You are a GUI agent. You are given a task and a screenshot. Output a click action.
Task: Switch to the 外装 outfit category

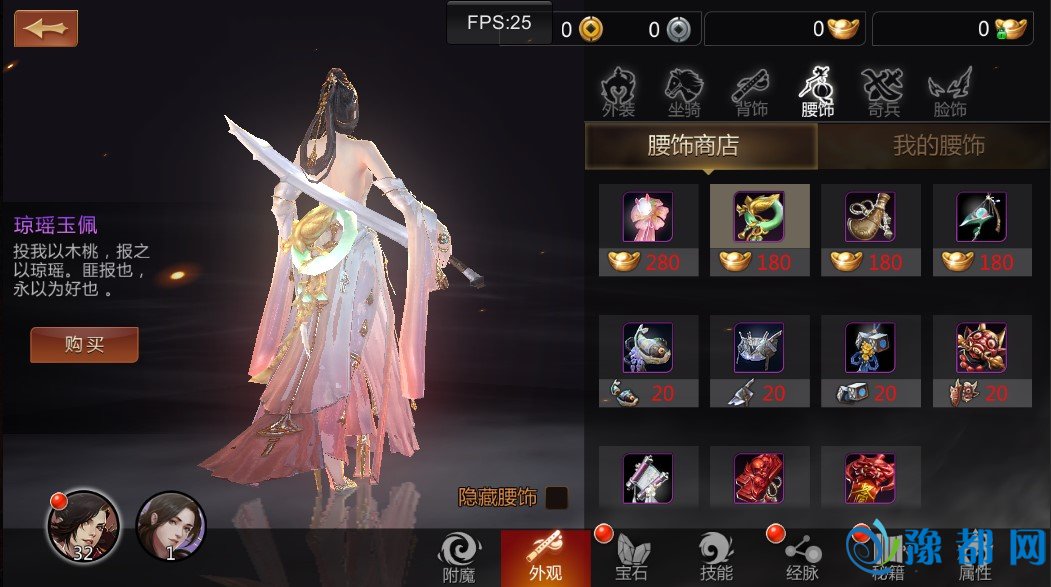[619, 93]
